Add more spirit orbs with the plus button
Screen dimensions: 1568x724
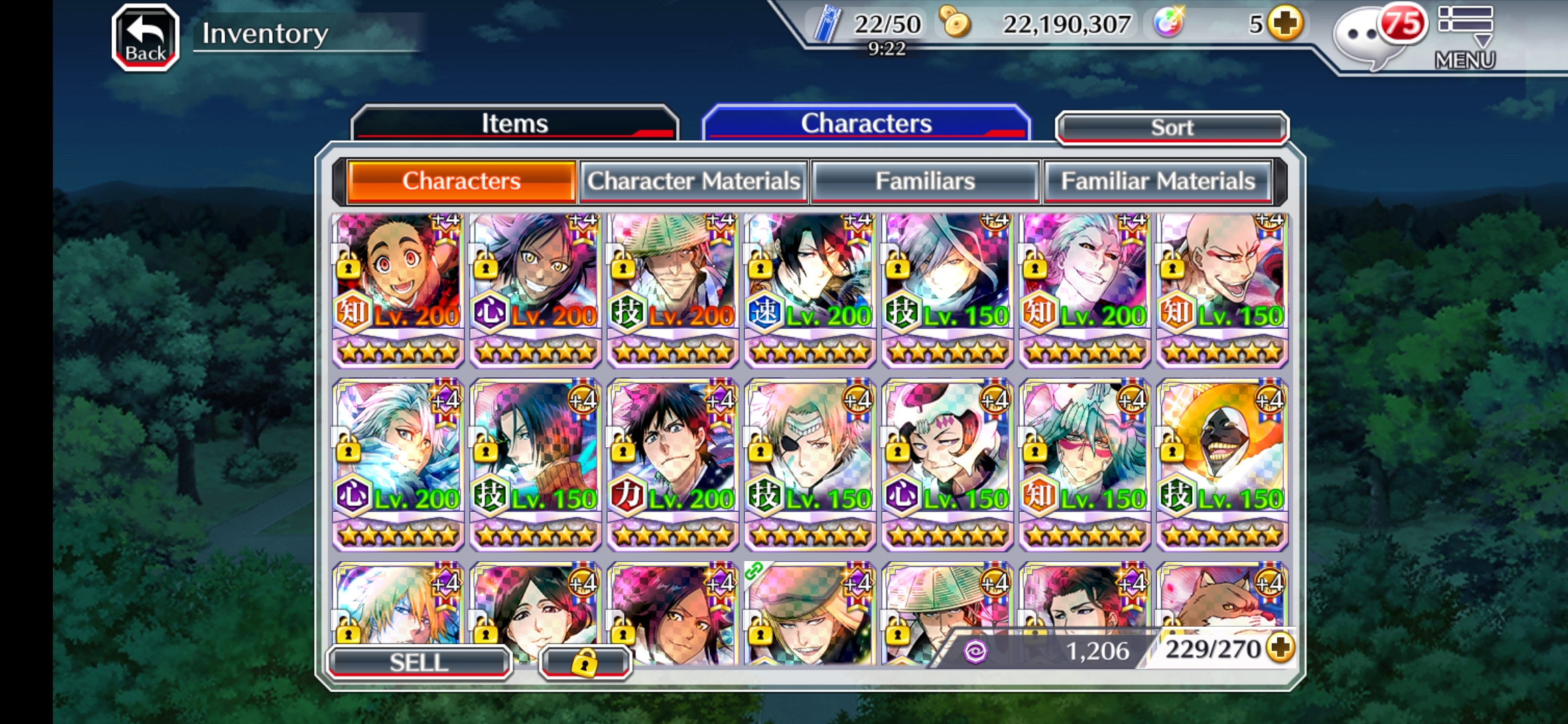pyautogui.click(x=1285, y=24)
